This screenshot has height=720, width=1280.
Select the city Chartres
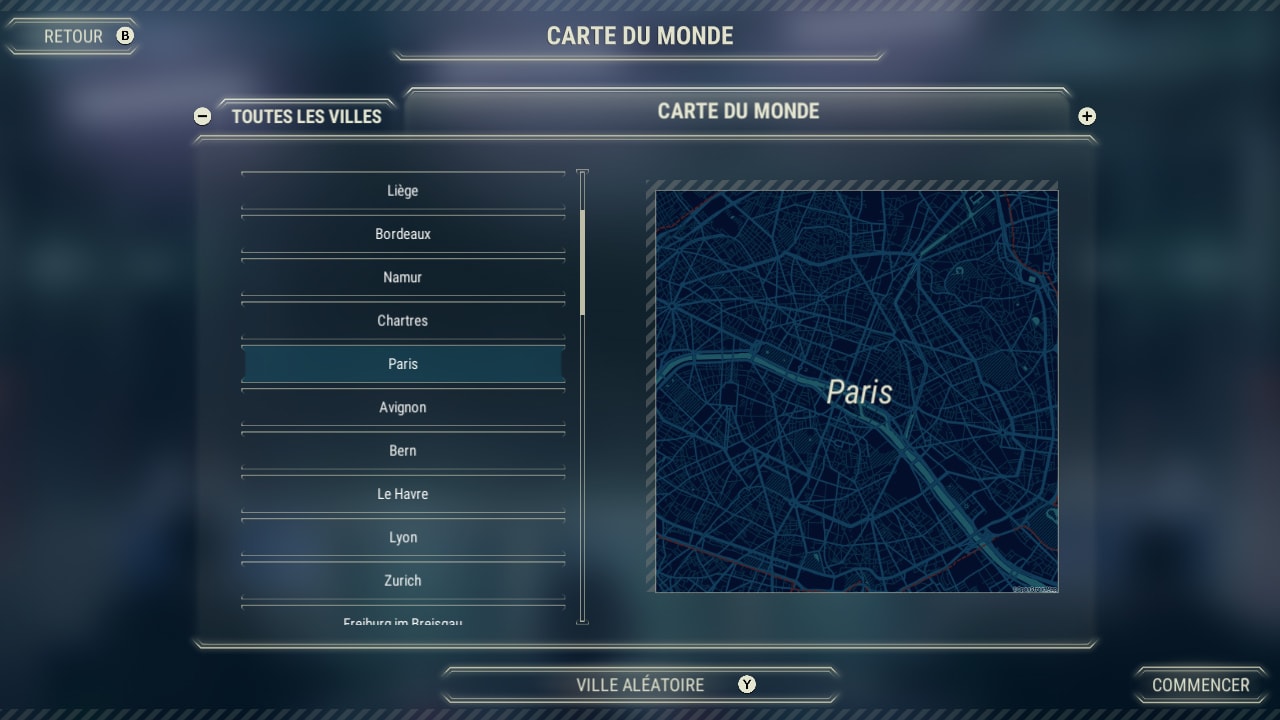pyautogui.click(x=402, y=320)
